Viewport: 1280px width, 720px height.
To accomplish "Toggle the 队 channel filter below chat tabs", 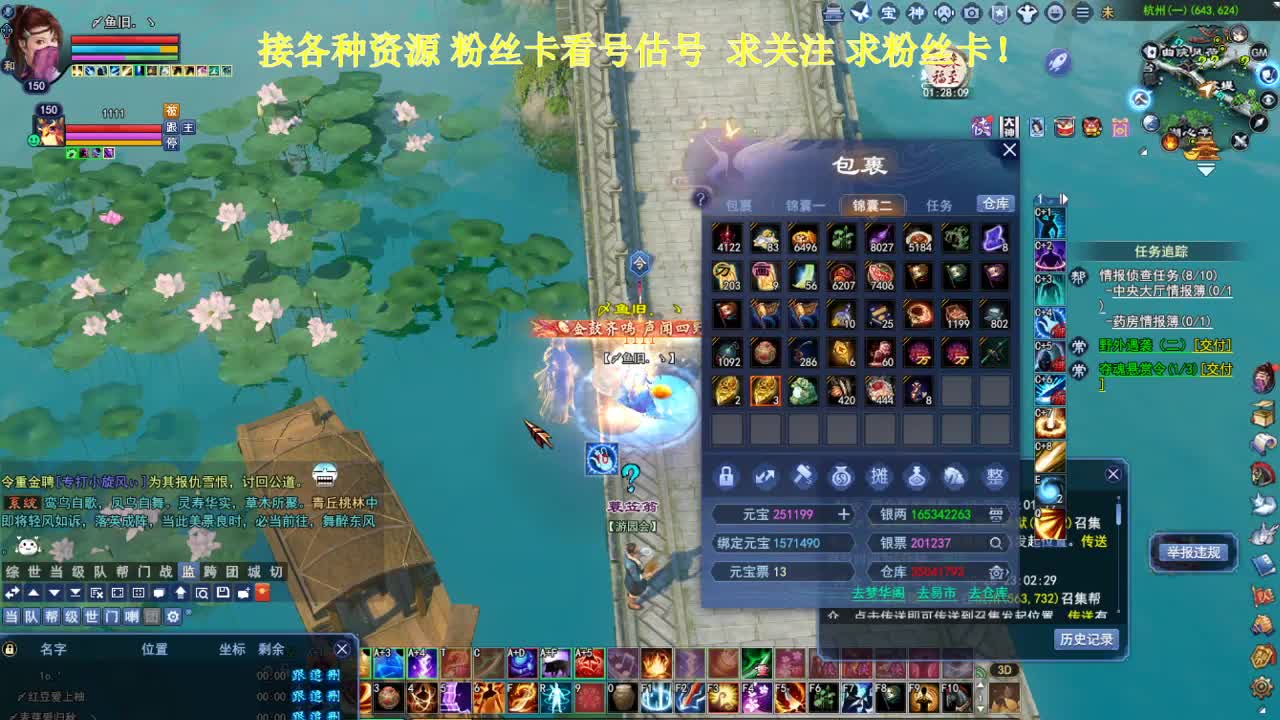I will (32, 615).
